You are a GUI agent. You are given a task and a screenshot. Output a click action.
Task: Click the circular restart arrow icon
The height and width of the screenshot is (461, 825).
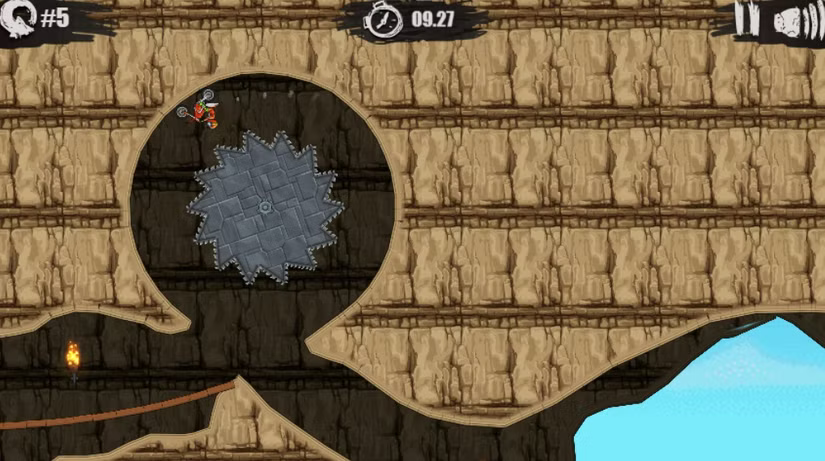[21, 18]
